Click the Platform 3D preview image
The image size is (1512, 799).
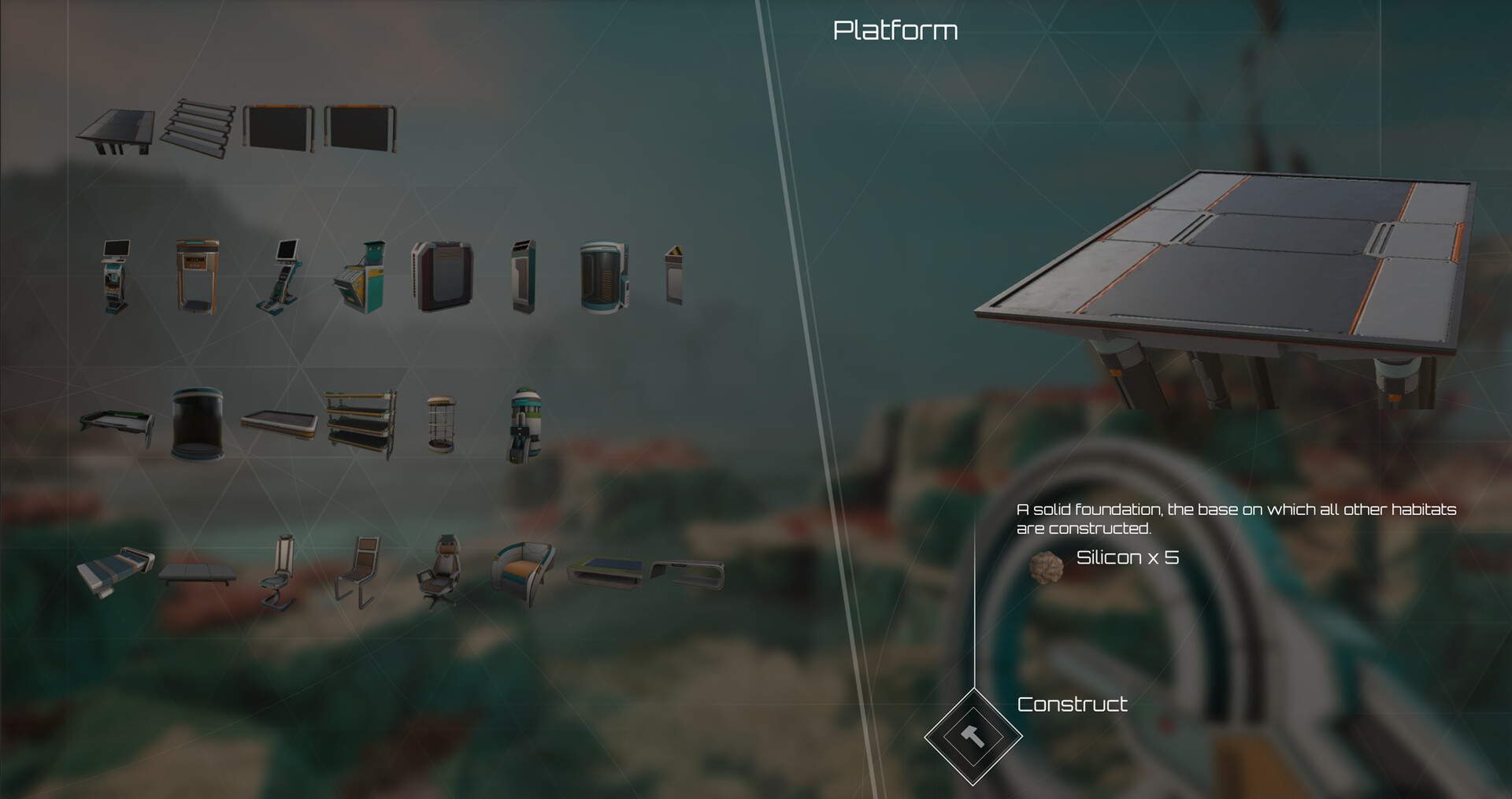(1228, 260)
